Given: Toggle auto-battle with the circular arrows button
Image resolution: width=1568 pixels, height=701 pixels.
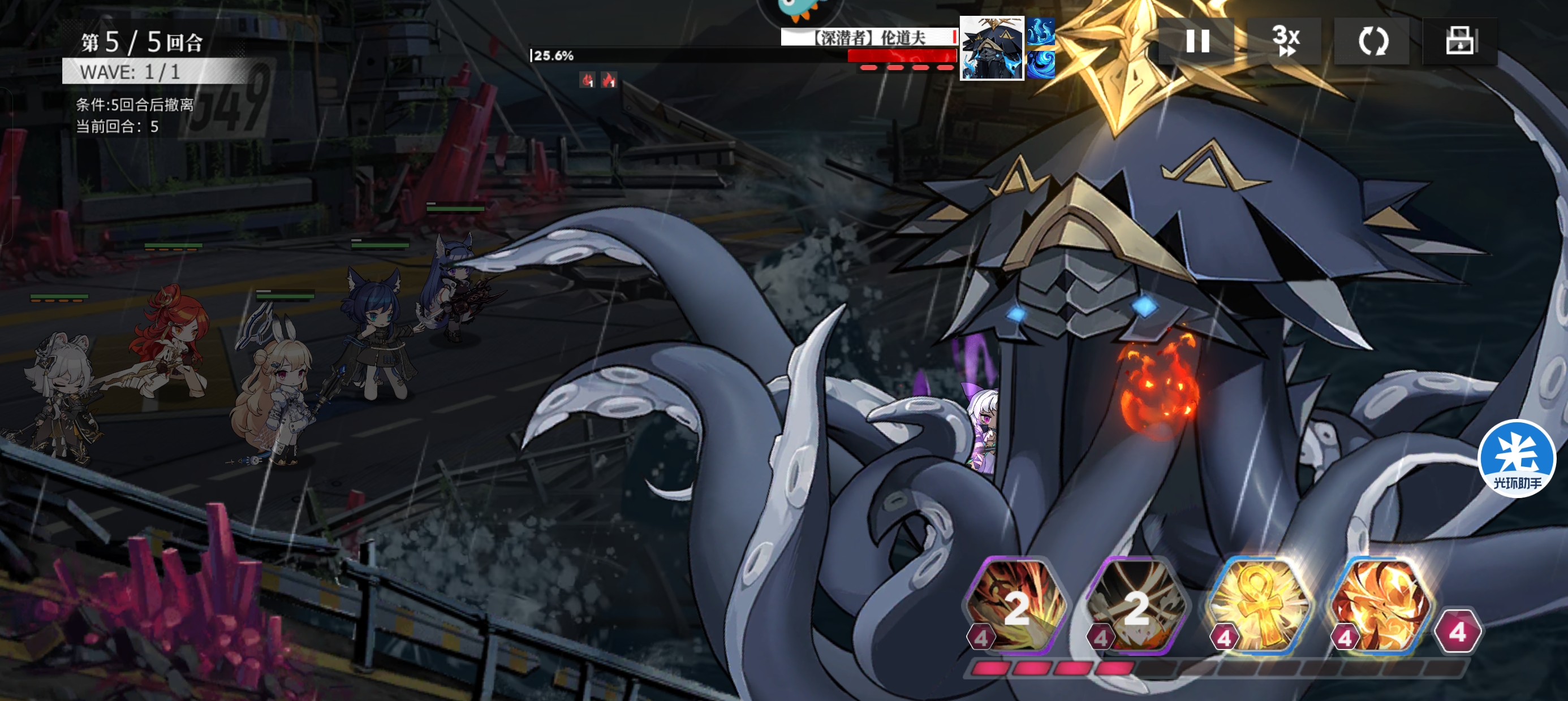Looking at the screenshot, I should pos(1372,41).
